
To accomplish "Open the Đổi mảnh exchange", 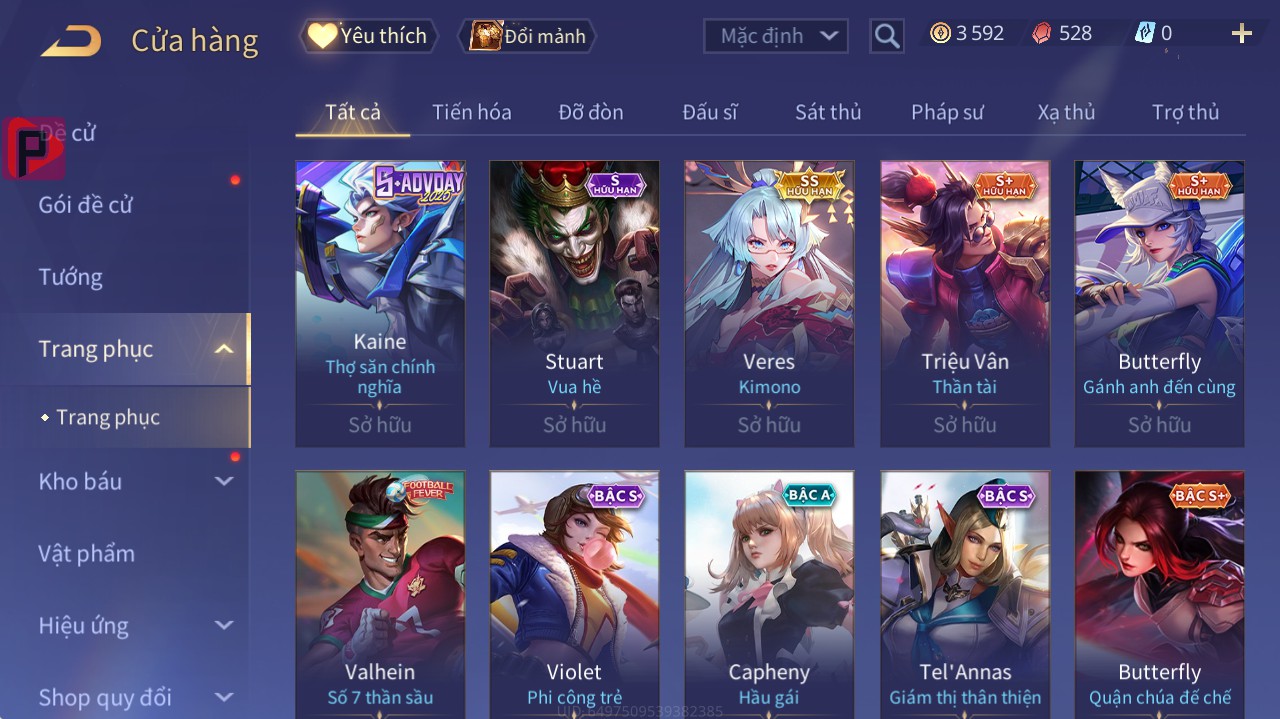I will tap(527, 36).
